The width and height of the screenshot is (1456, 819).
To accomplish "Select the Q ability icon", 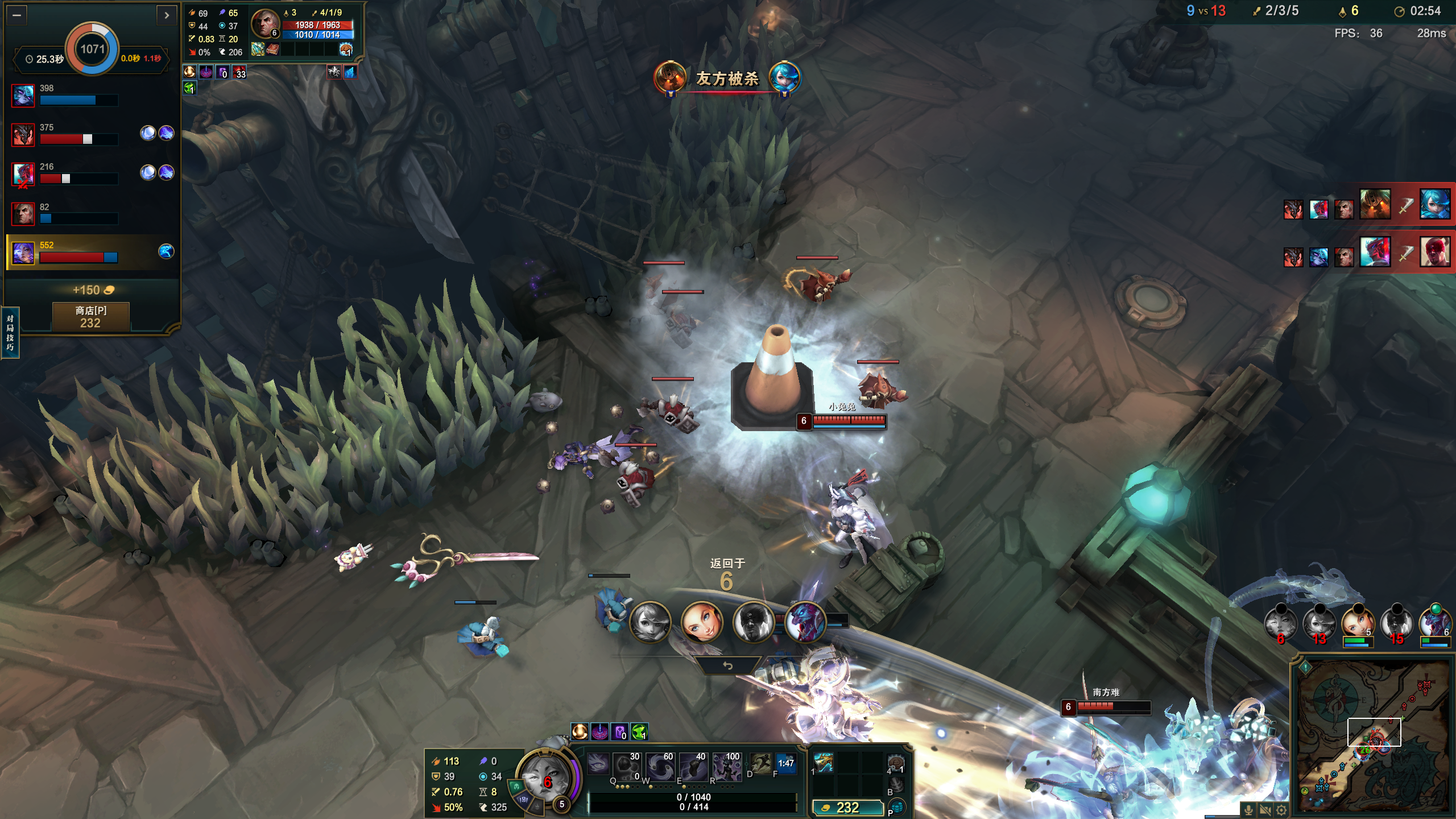I will (598, 765).
